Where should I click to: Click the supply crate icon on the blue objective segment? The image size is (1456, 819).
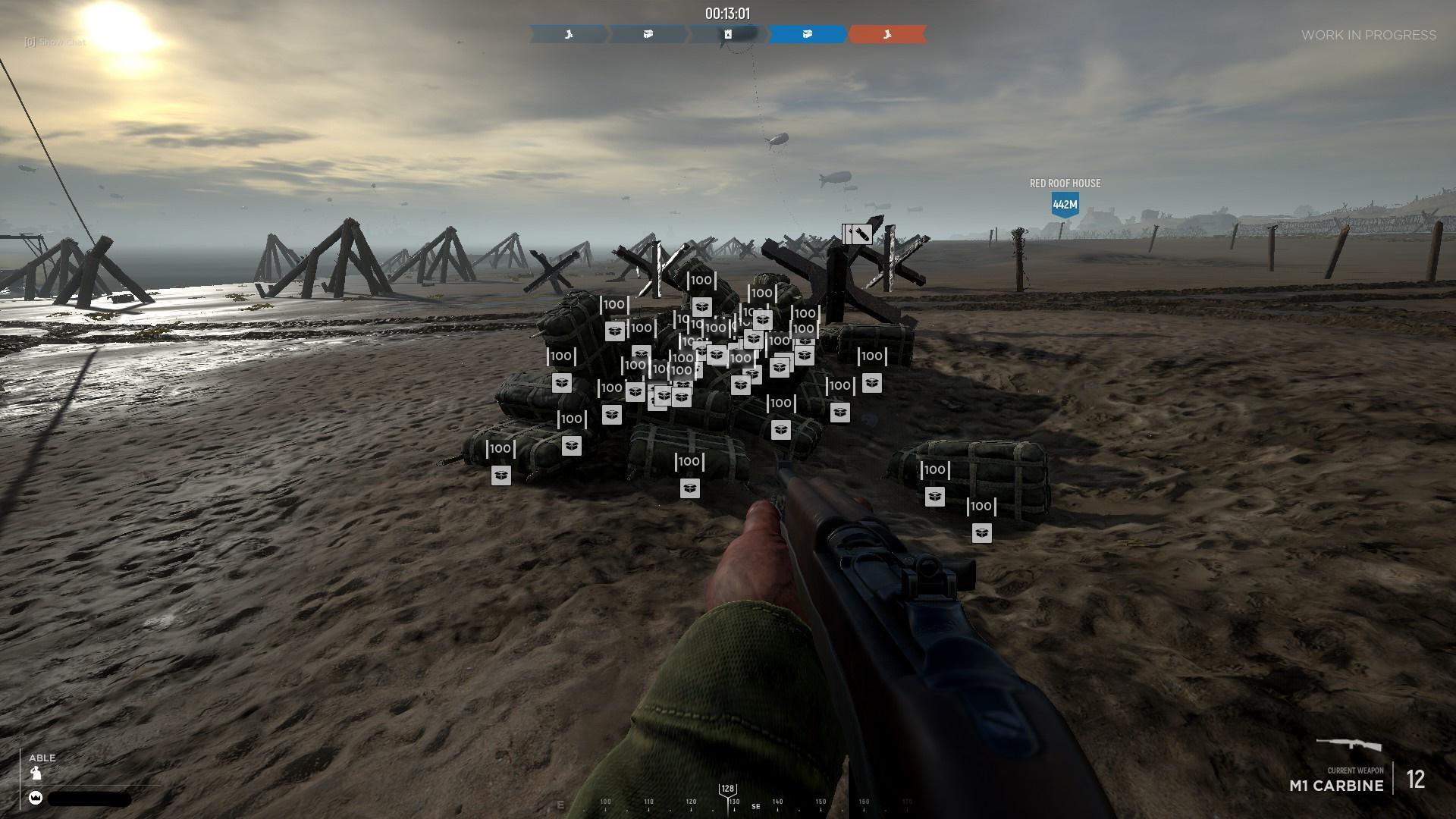point(807,34)
